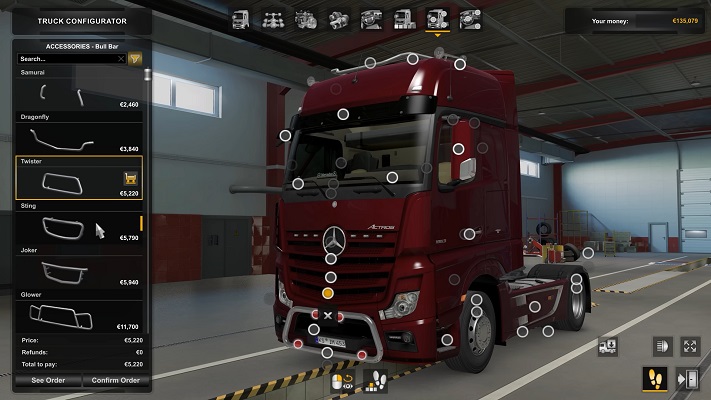Open the chassis category tab
This screenshot has width=711, height=400.
pos(273,18)
